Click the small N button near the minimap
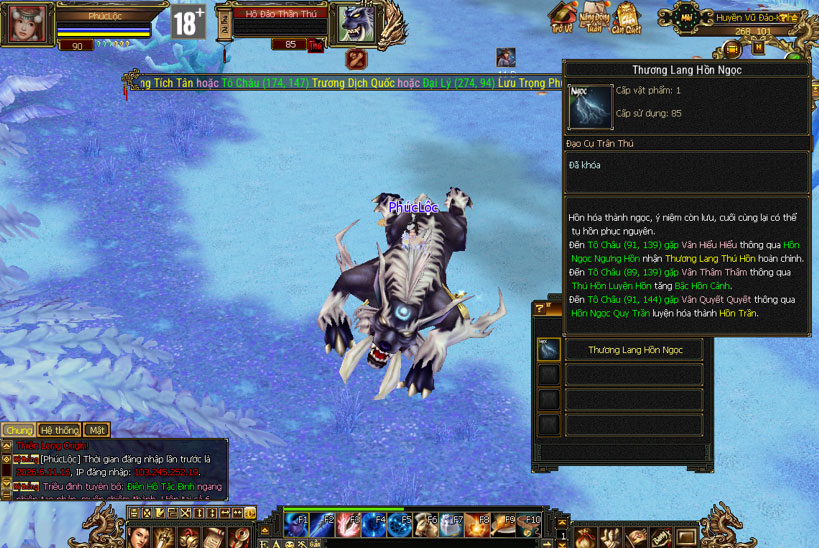The width and height of the screenshot is (819, 548). pyautogui.click(x=758, y=47)
